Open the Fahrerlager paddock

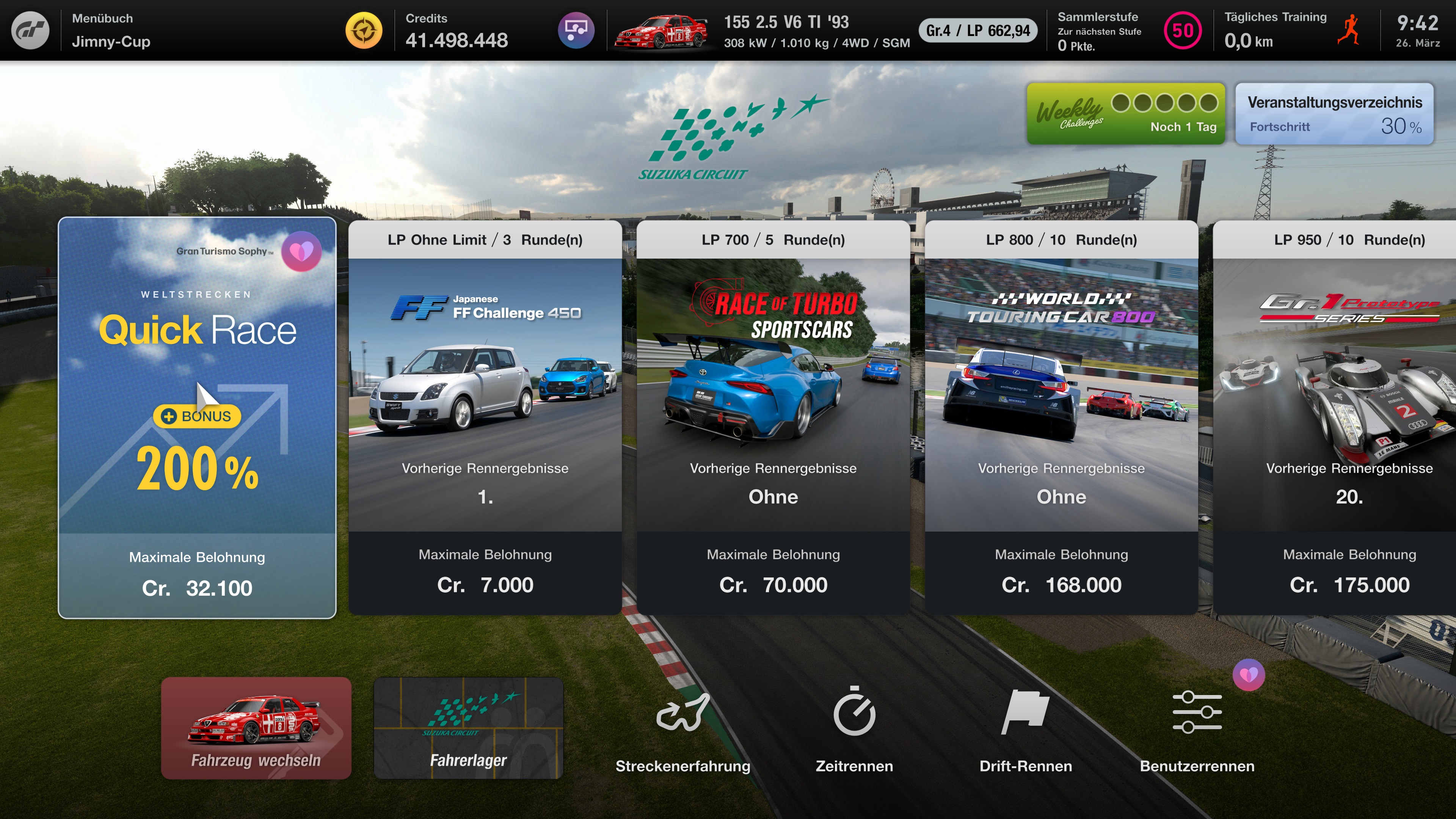[x=468, y=728]
